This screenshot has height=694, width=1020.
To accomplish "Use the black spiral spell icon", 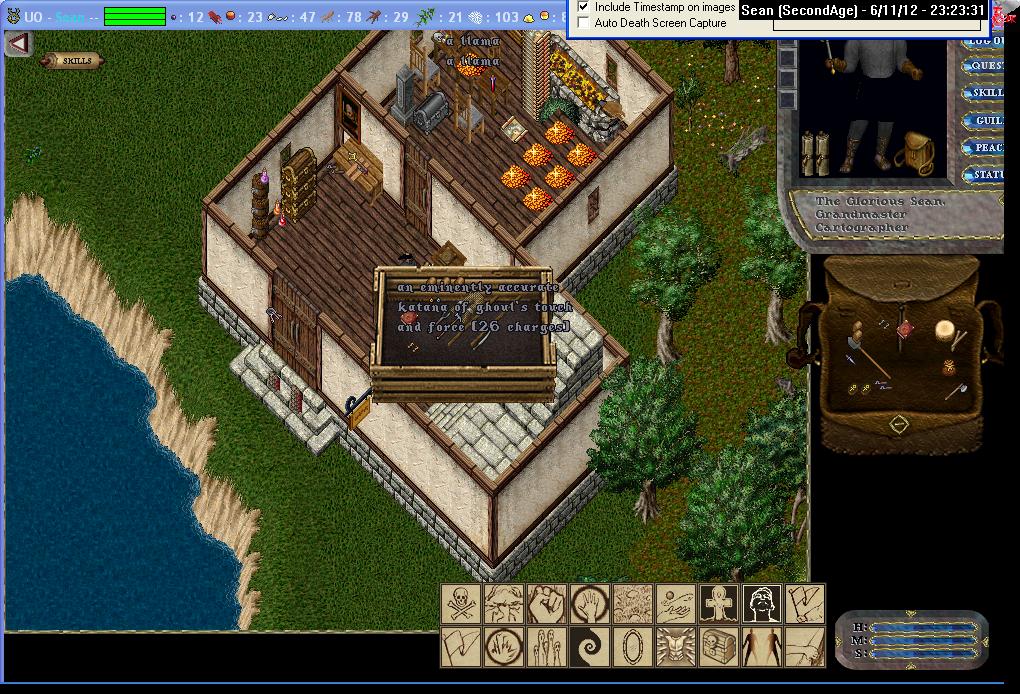I will point(590,646).
